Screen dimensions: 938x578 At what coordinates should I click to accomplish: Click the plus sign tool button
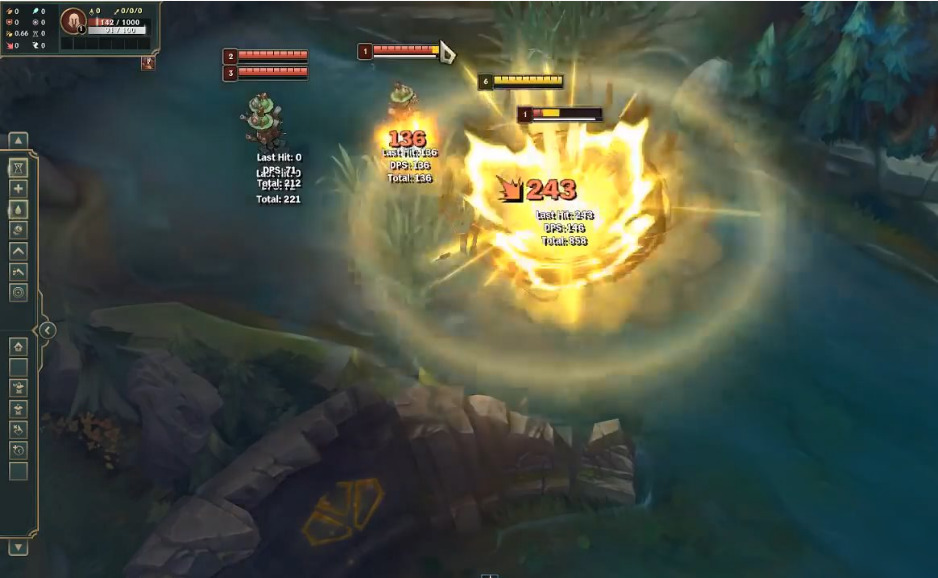18,189
